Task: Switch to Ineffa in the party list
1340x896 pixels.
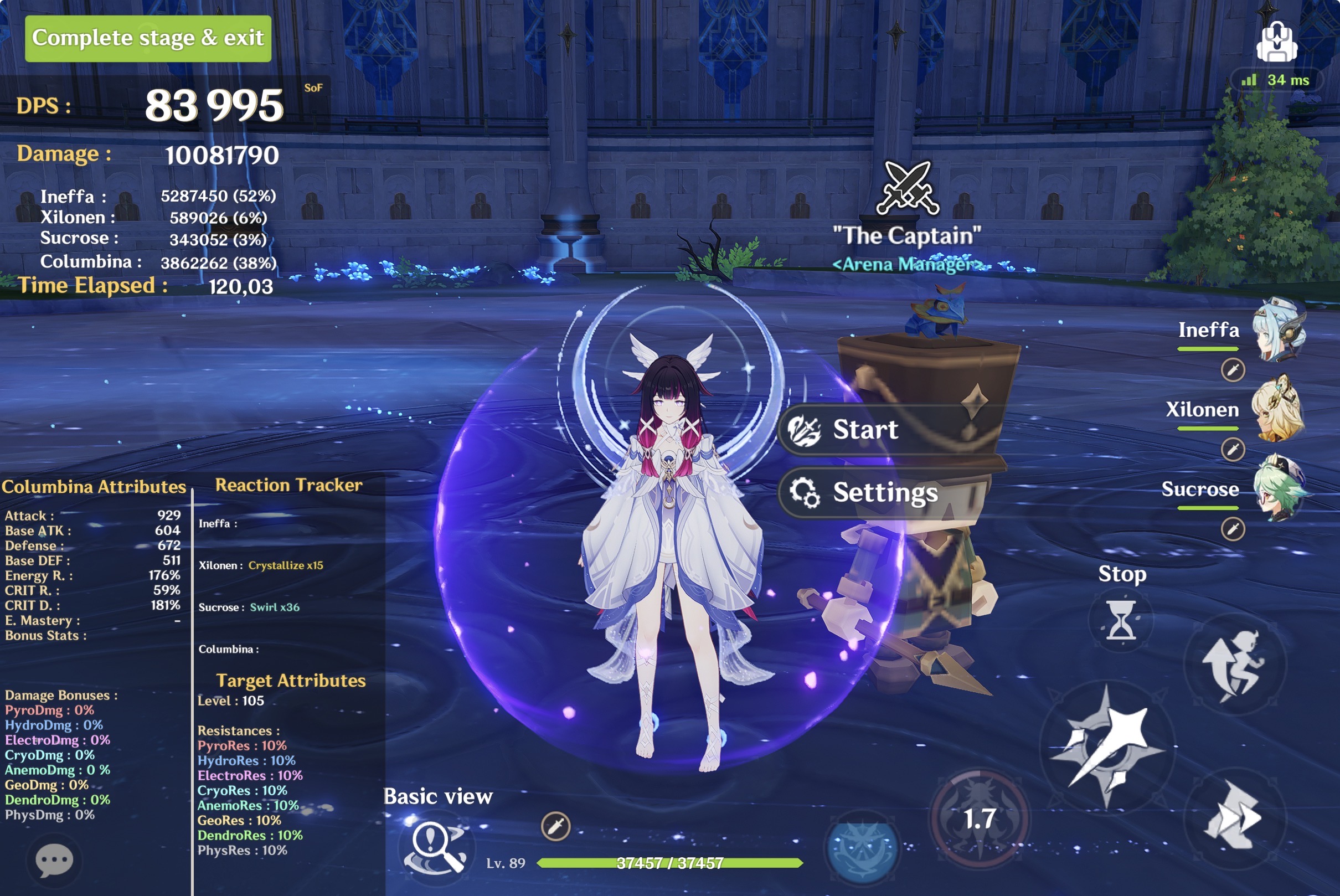Action: pyautogui.click(x=1279, y=329)
